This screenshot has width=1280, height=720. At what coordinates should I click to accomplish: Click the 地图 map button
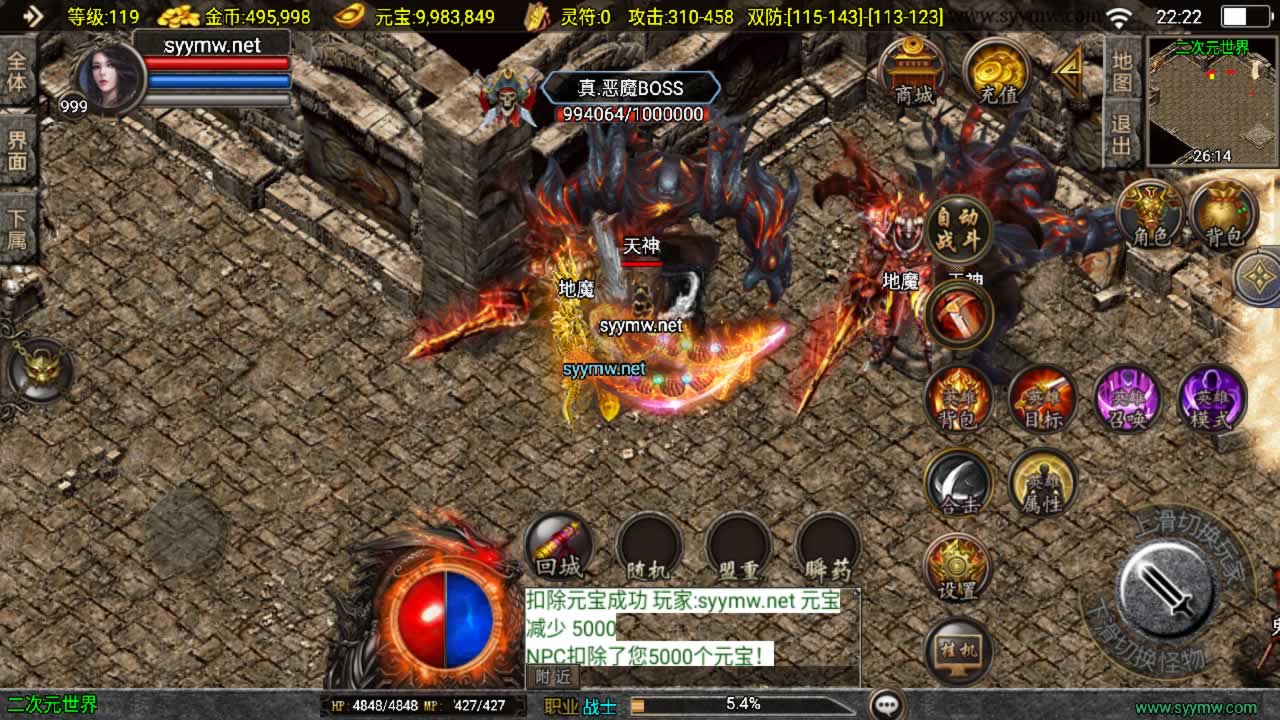pos(1122,68)
